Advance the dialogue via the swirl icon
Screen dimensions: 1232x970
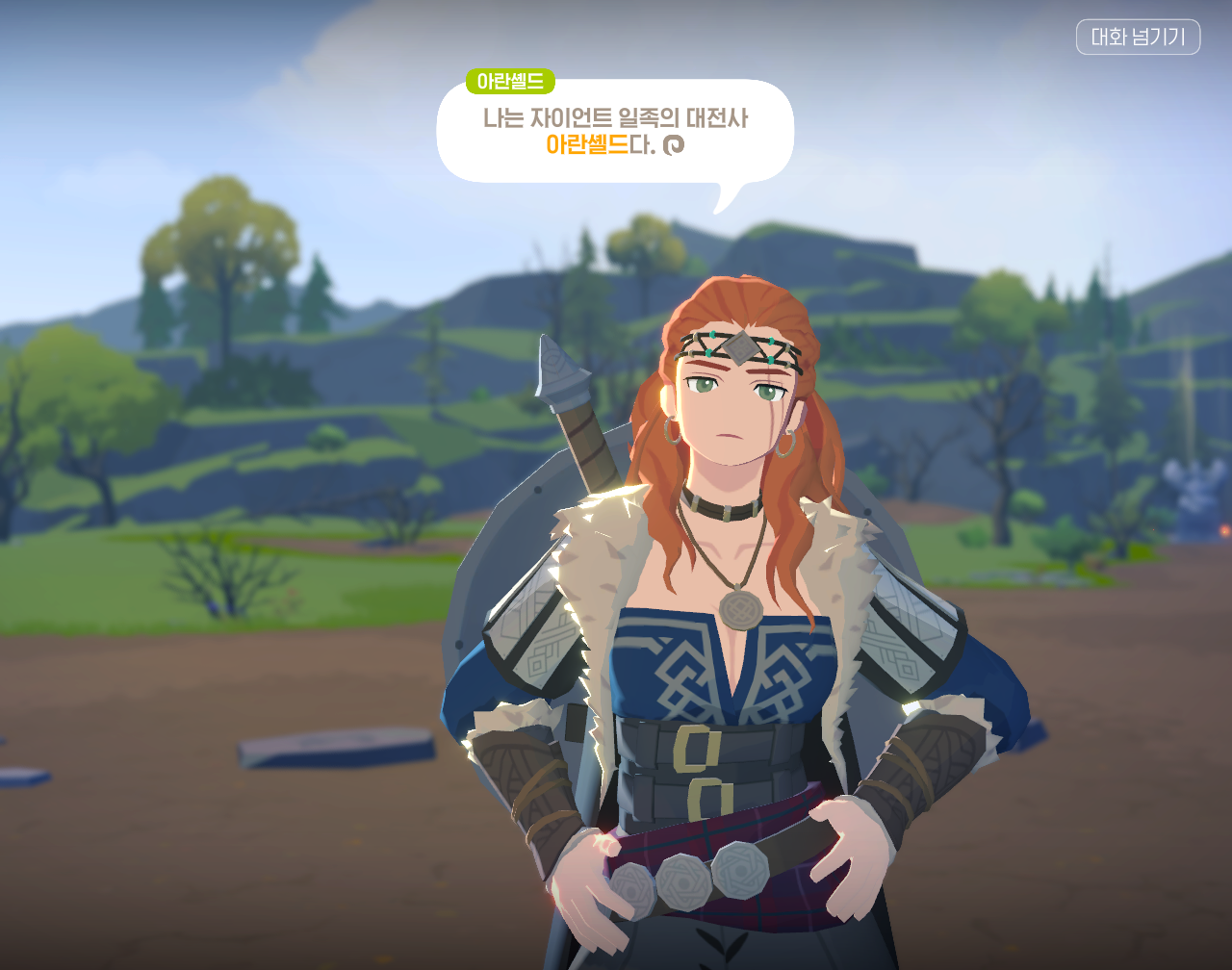[x=674, y=144]
